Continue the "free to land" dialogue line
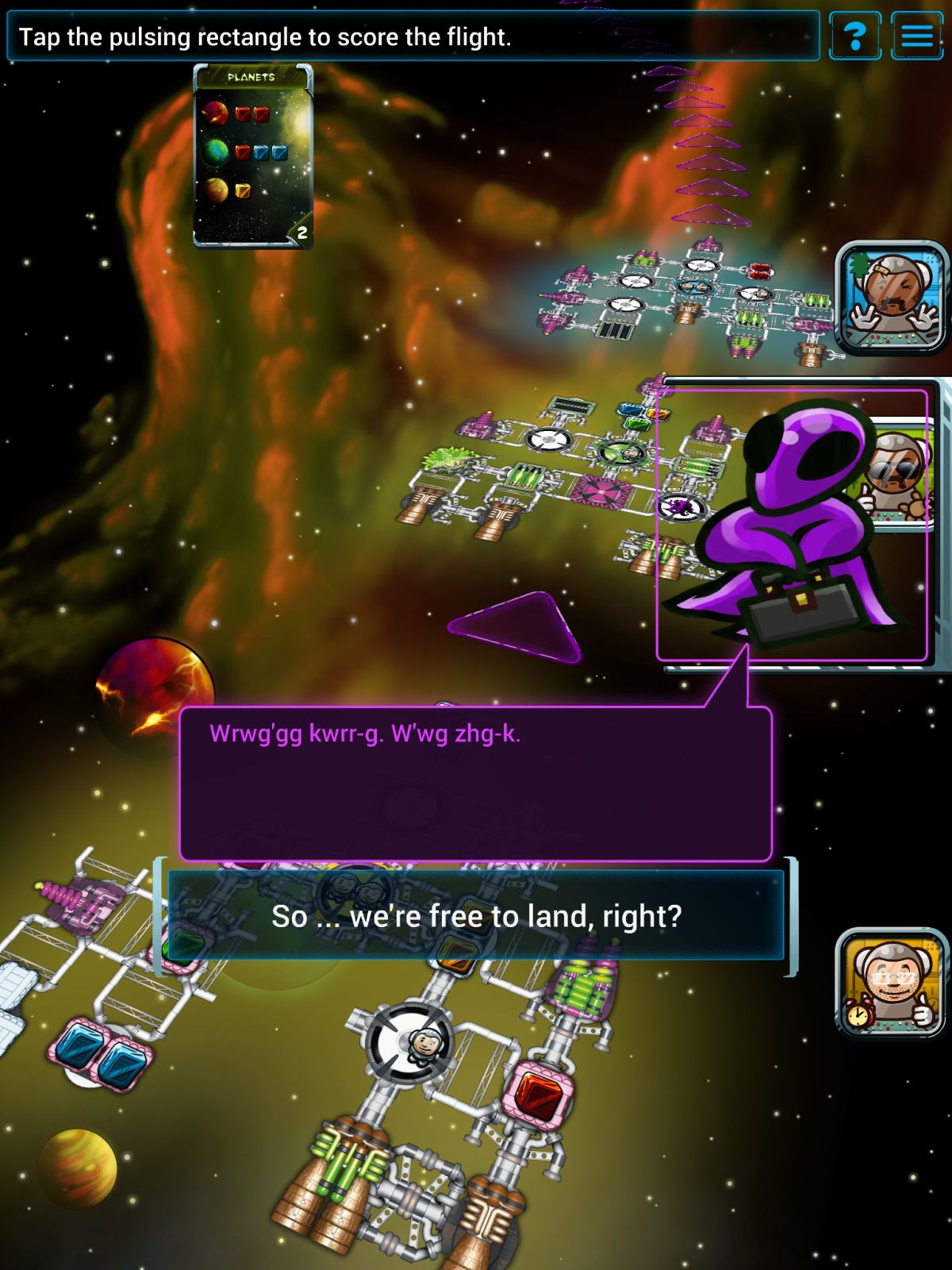Screen dimensions: 952x1270 (476, 916)
